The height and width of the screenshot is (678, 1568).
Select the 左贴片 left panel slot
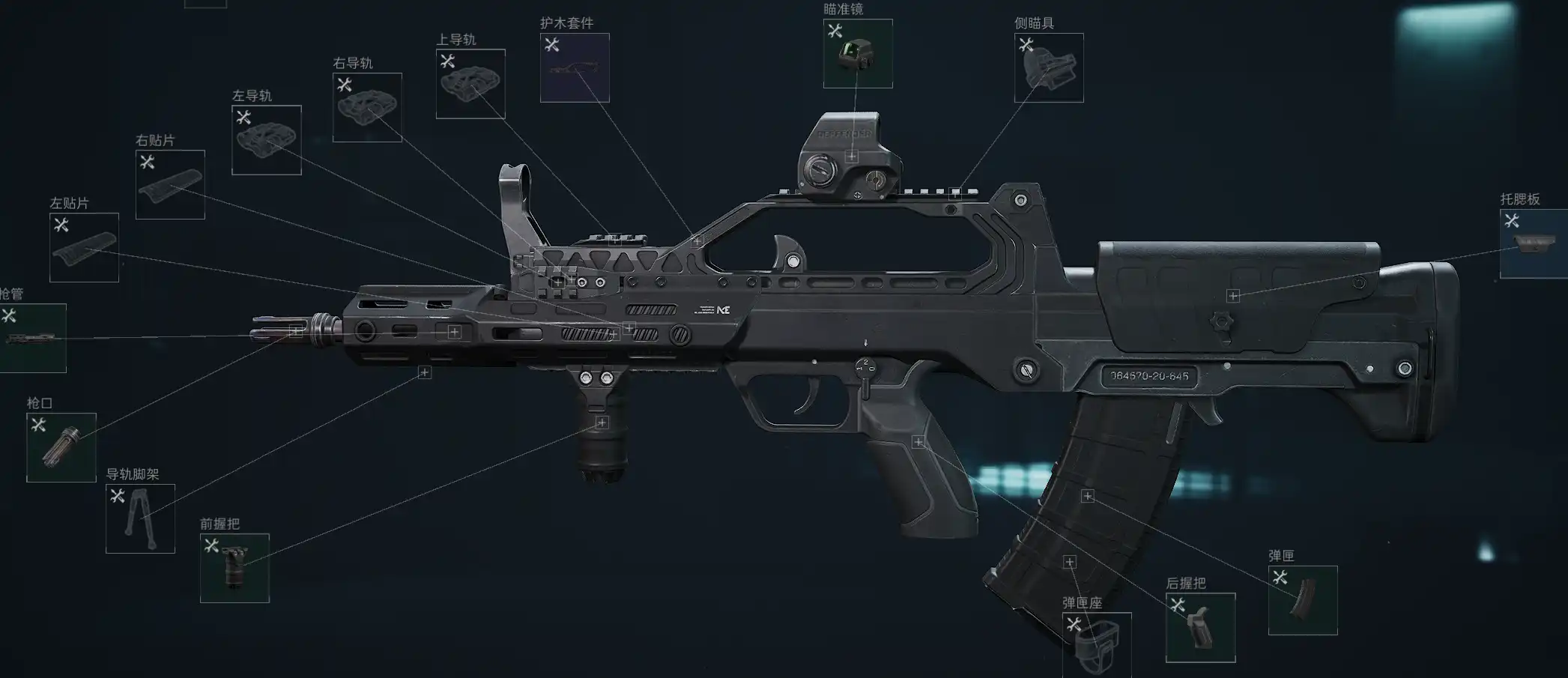pyautogui.click(x=84, y=248)
